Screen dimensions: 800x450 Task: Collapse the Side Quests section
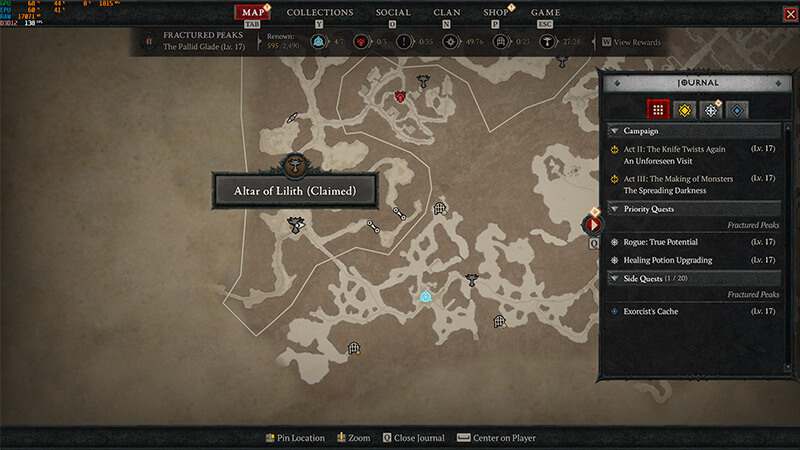(614, 277)
